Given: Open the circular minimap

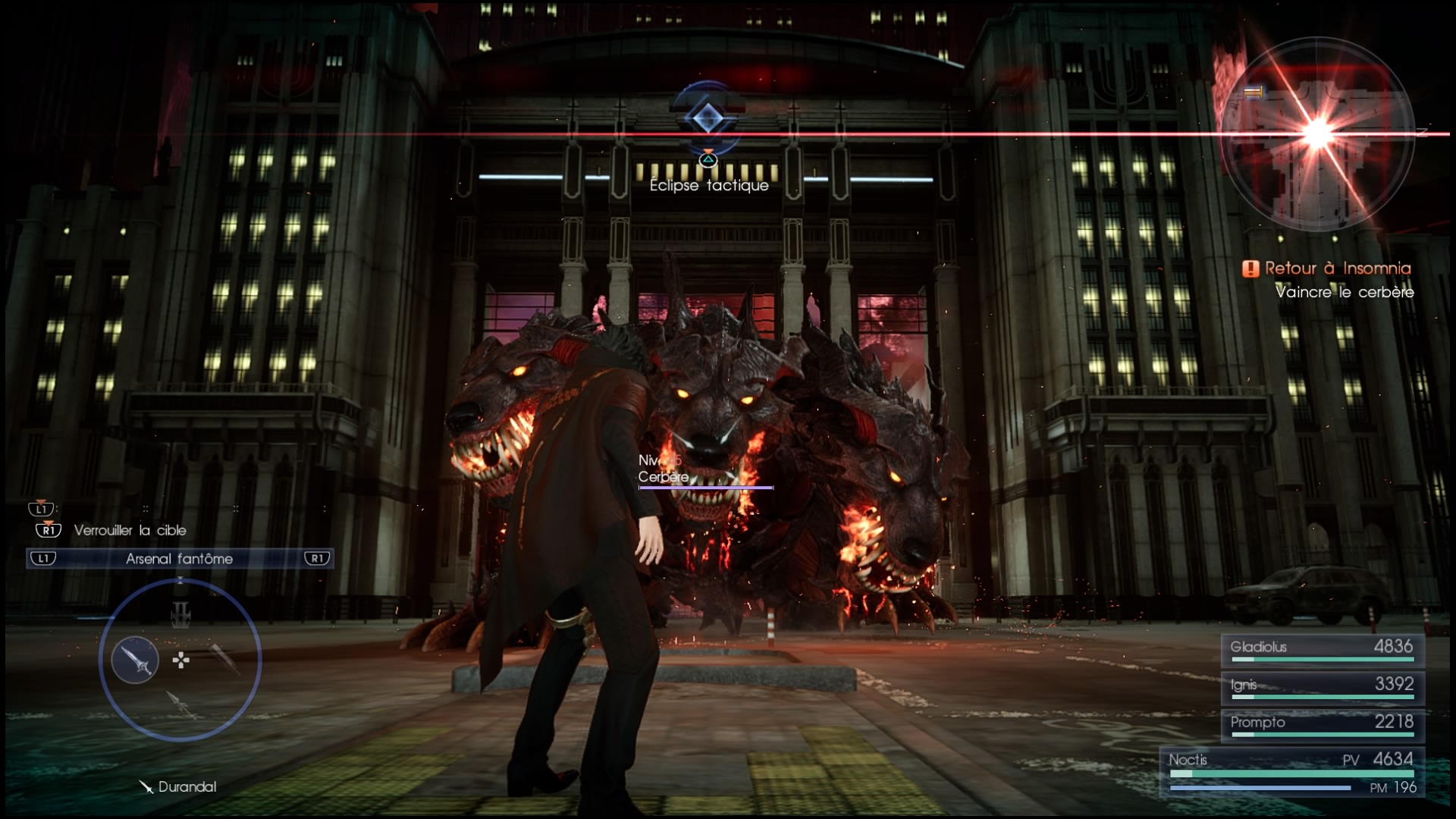Looking at the screenshot, I should point(1317,134).
